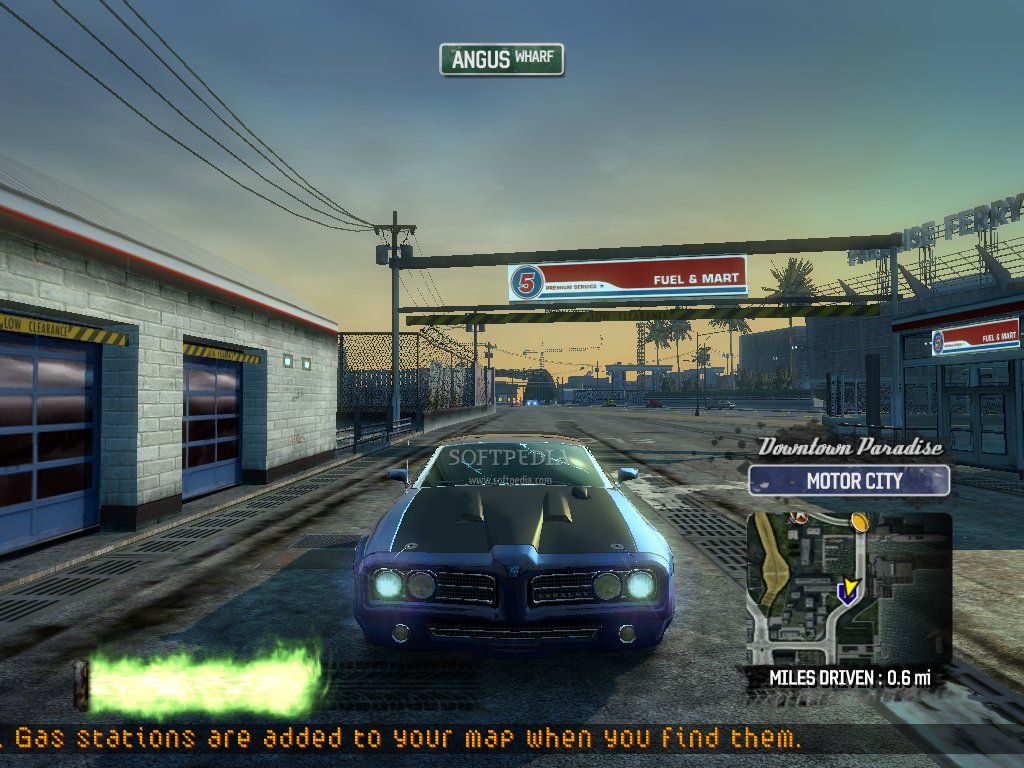
Task: Open the minimap of Downtown Paradise
Action: 848,590
